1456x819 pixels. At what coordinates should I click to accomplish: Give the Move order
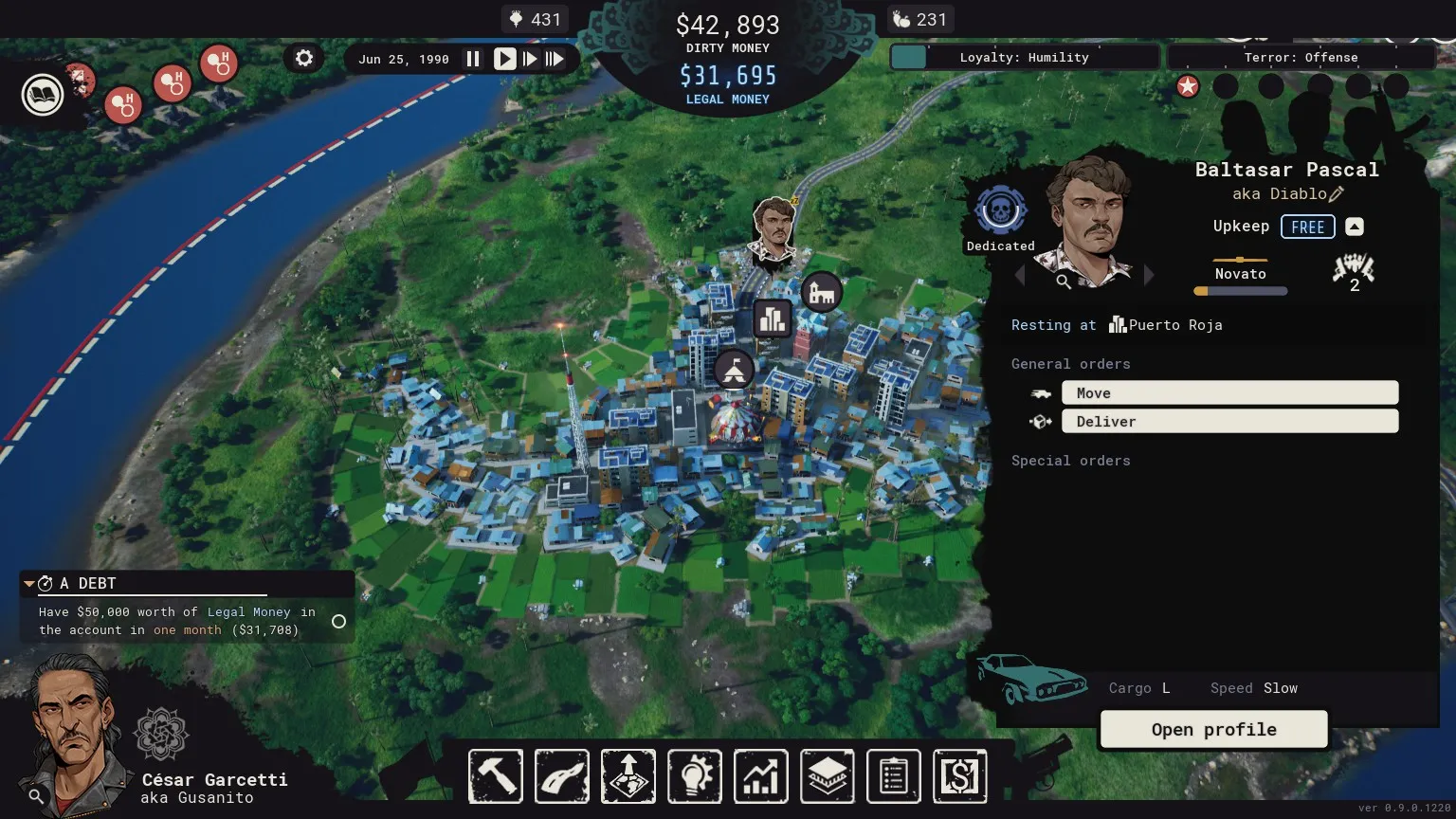pyautogui.click(x=1229, y=392)
